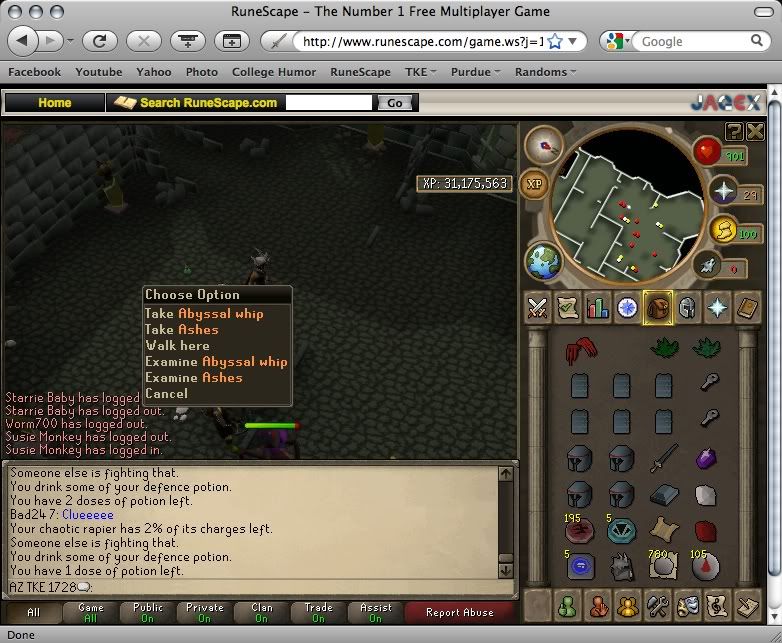The height and width of the screenshot is (643, 782).
Task: Switch chat filter to All
Action: point(33,612)
